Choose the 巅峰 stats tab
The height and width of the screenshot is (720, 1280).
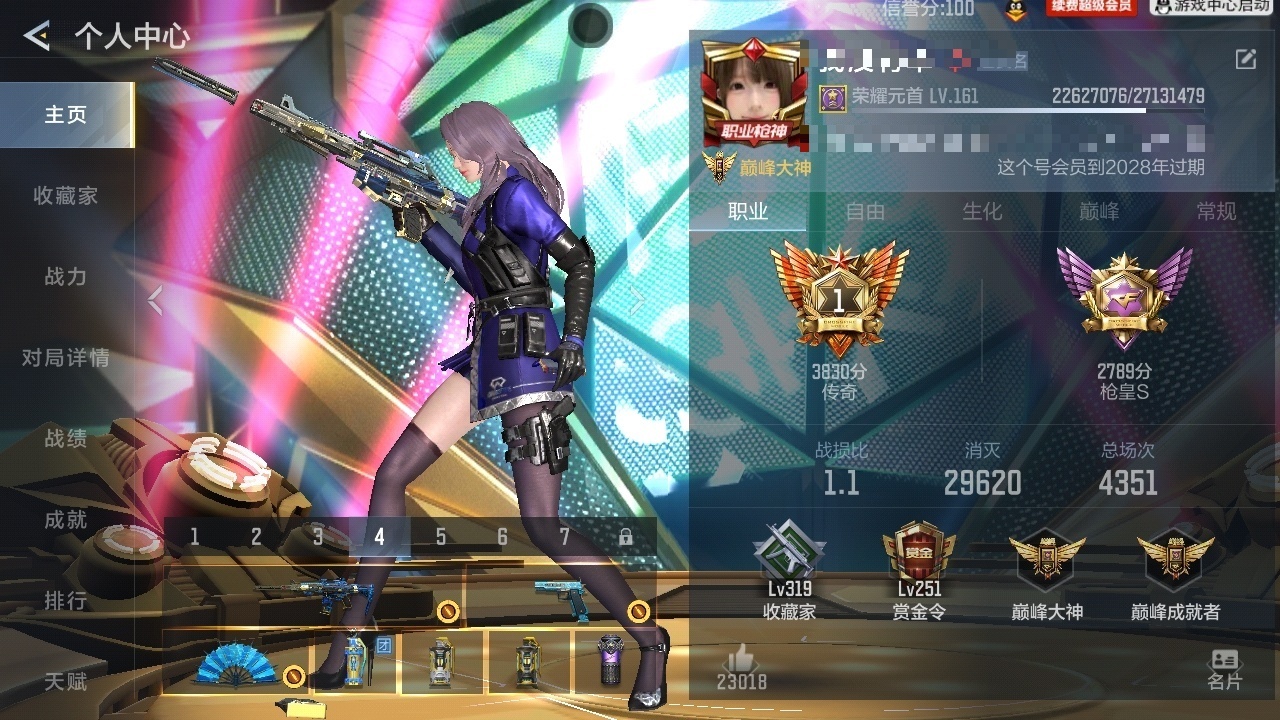tap(1099, 211)
